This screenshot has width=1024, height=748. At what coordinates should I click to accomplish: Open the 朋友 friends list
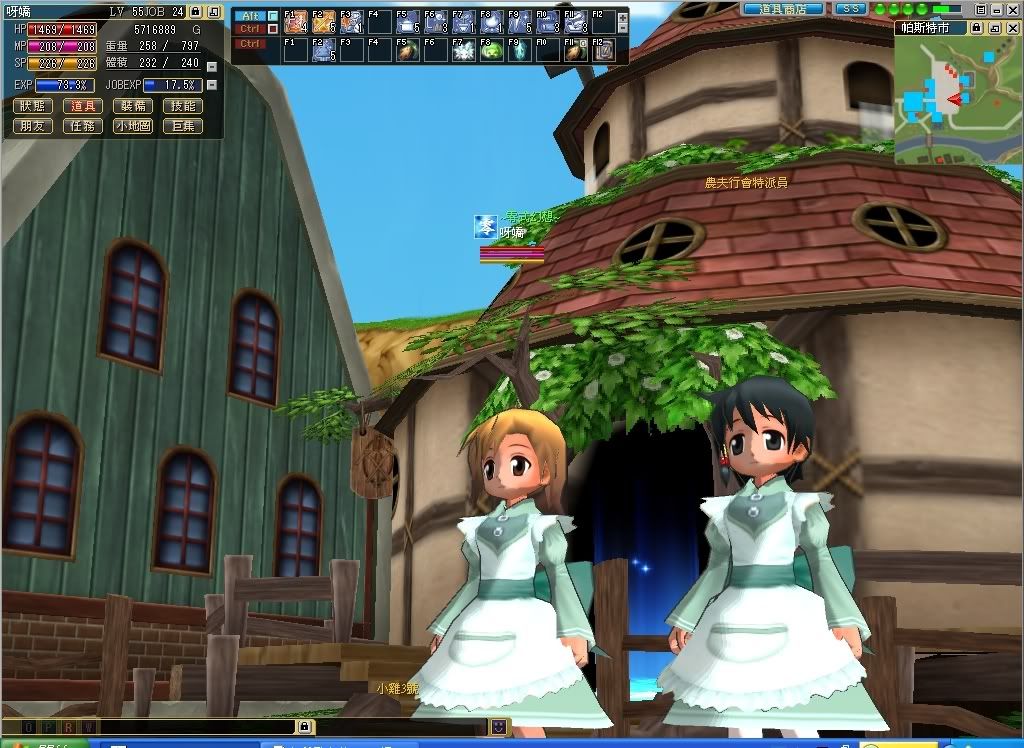(x=33, y=126)
